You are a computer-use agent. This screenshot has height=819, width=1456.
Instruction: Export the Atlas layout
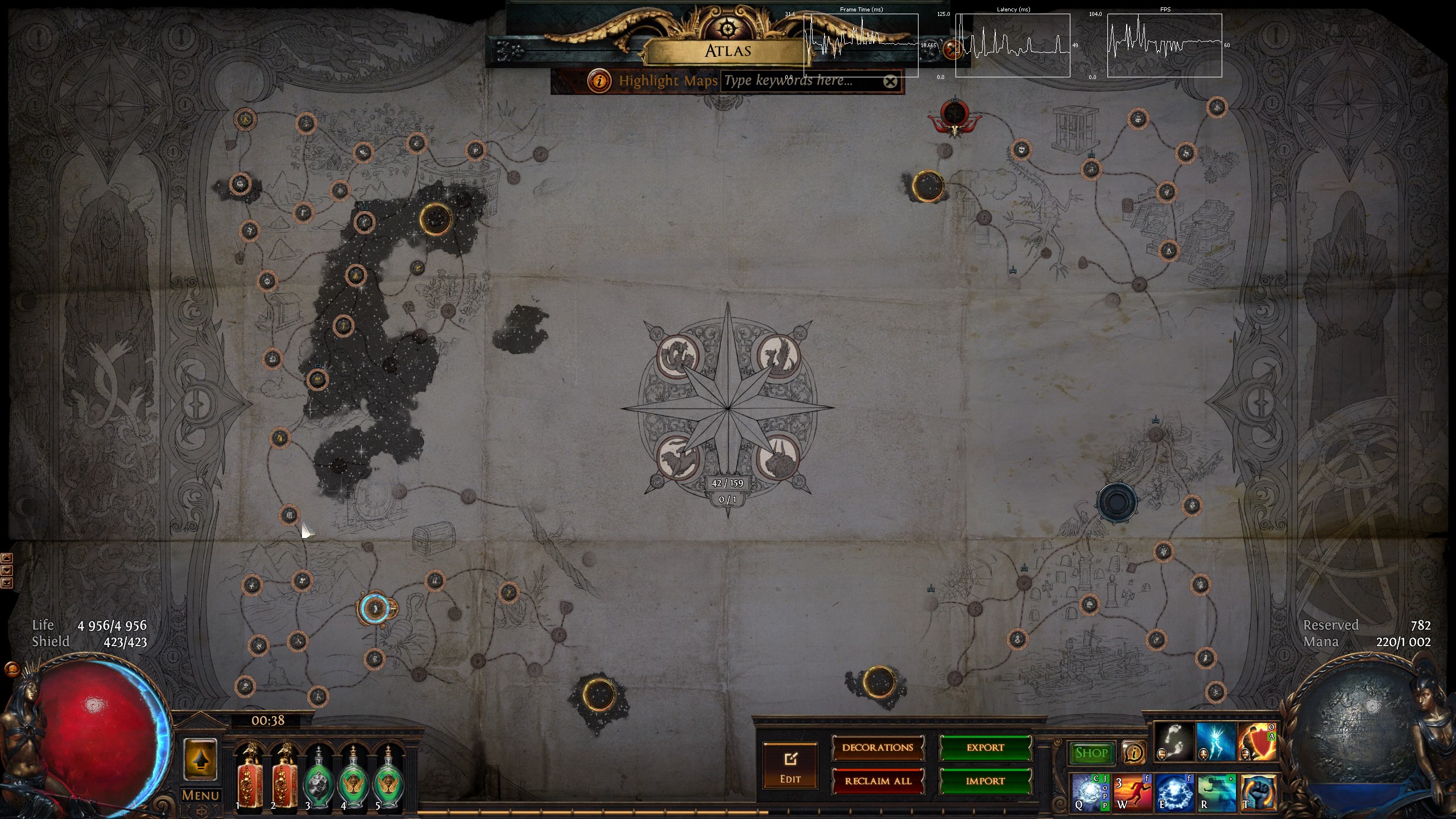(x=985, y=748)
